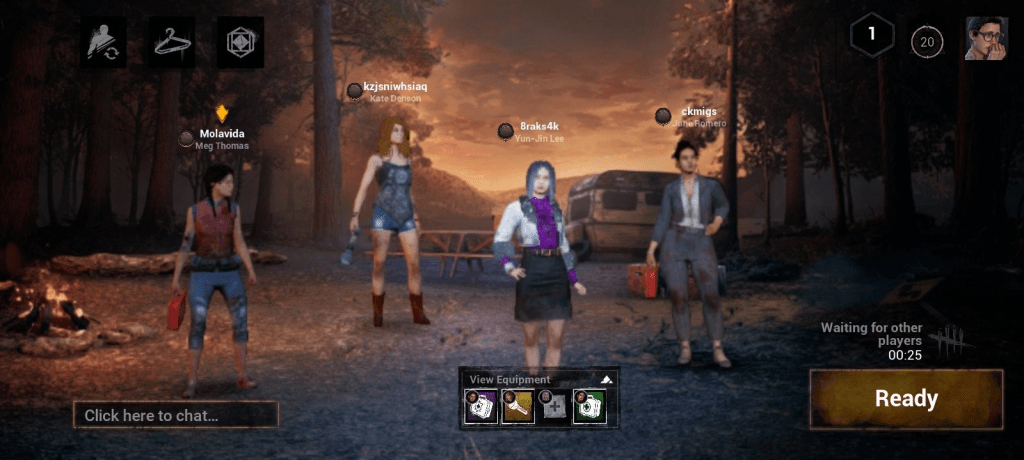Click the Ready button
This screenshot has width=1024, height=460.
coord(906,399)
